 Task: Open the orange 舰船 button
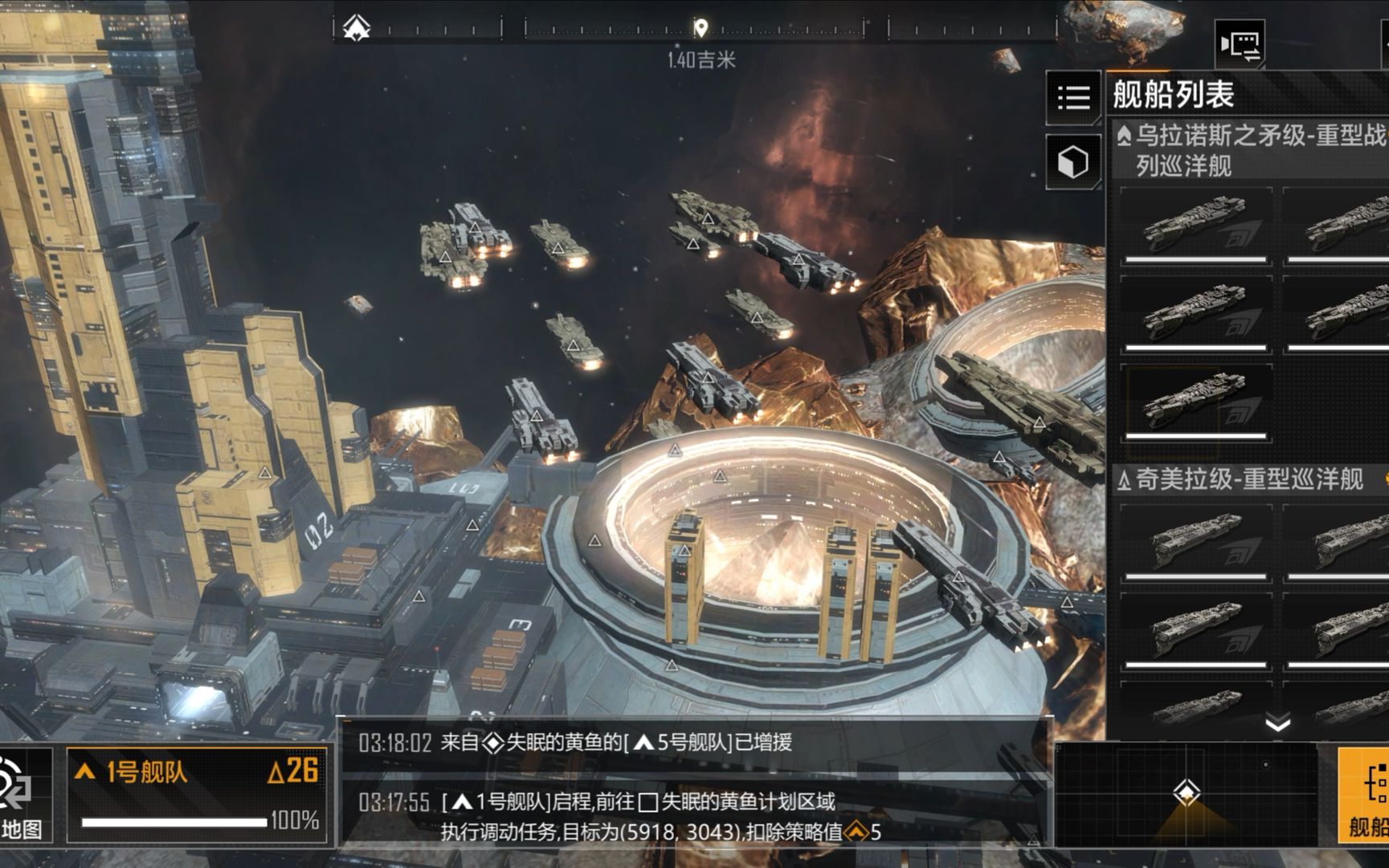(1366, 795)
